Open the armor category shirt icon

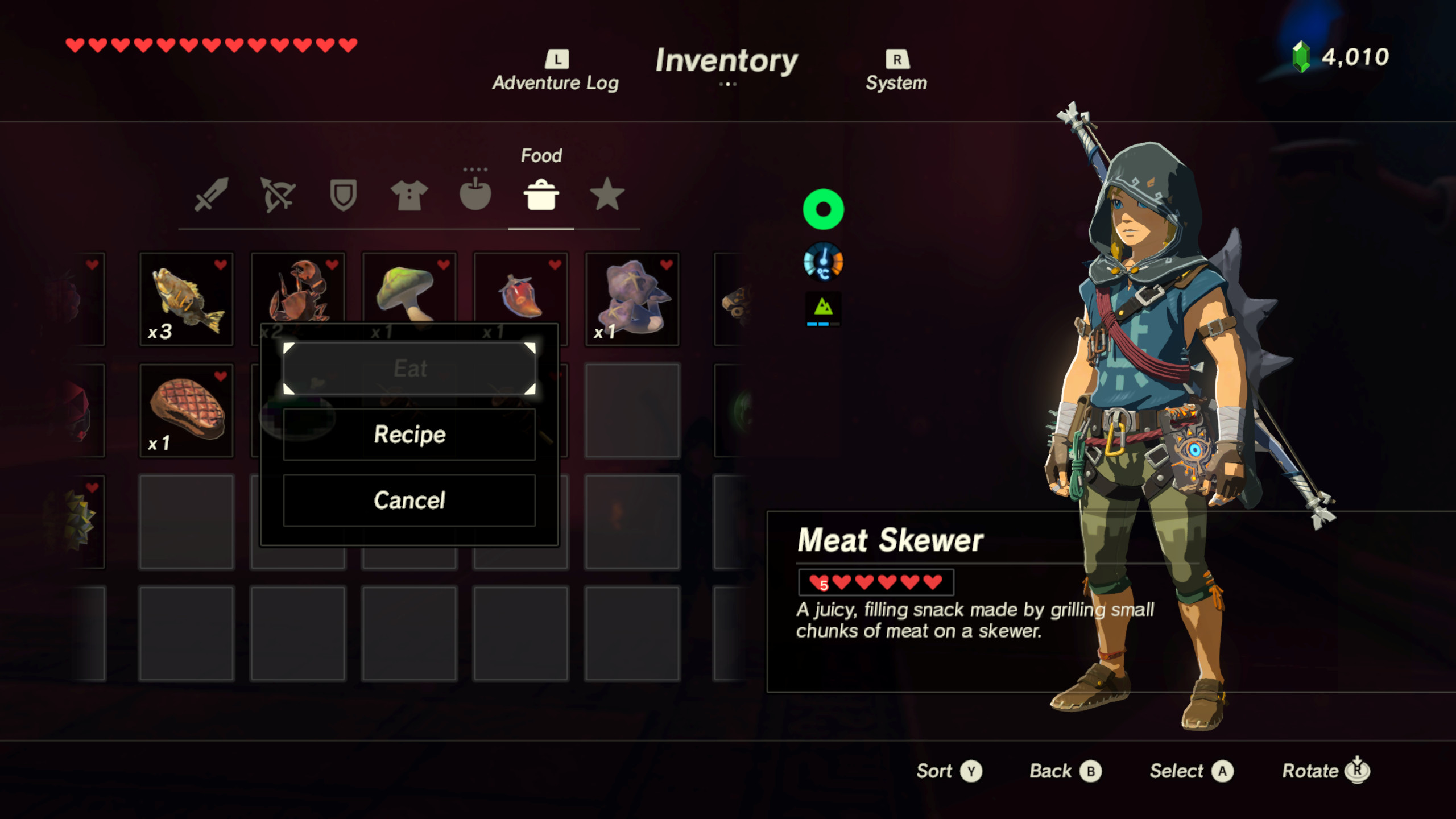(409, 196)
